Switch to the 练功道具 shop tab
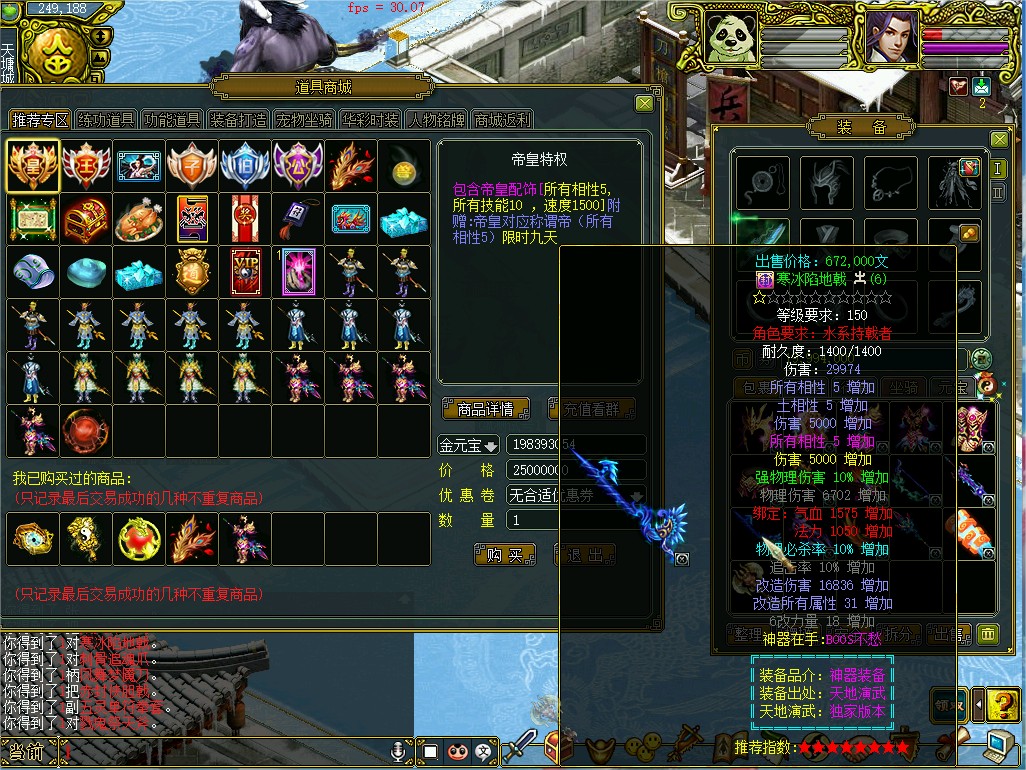This screenshot has height=770, width=1026. (x=107, y=120)
